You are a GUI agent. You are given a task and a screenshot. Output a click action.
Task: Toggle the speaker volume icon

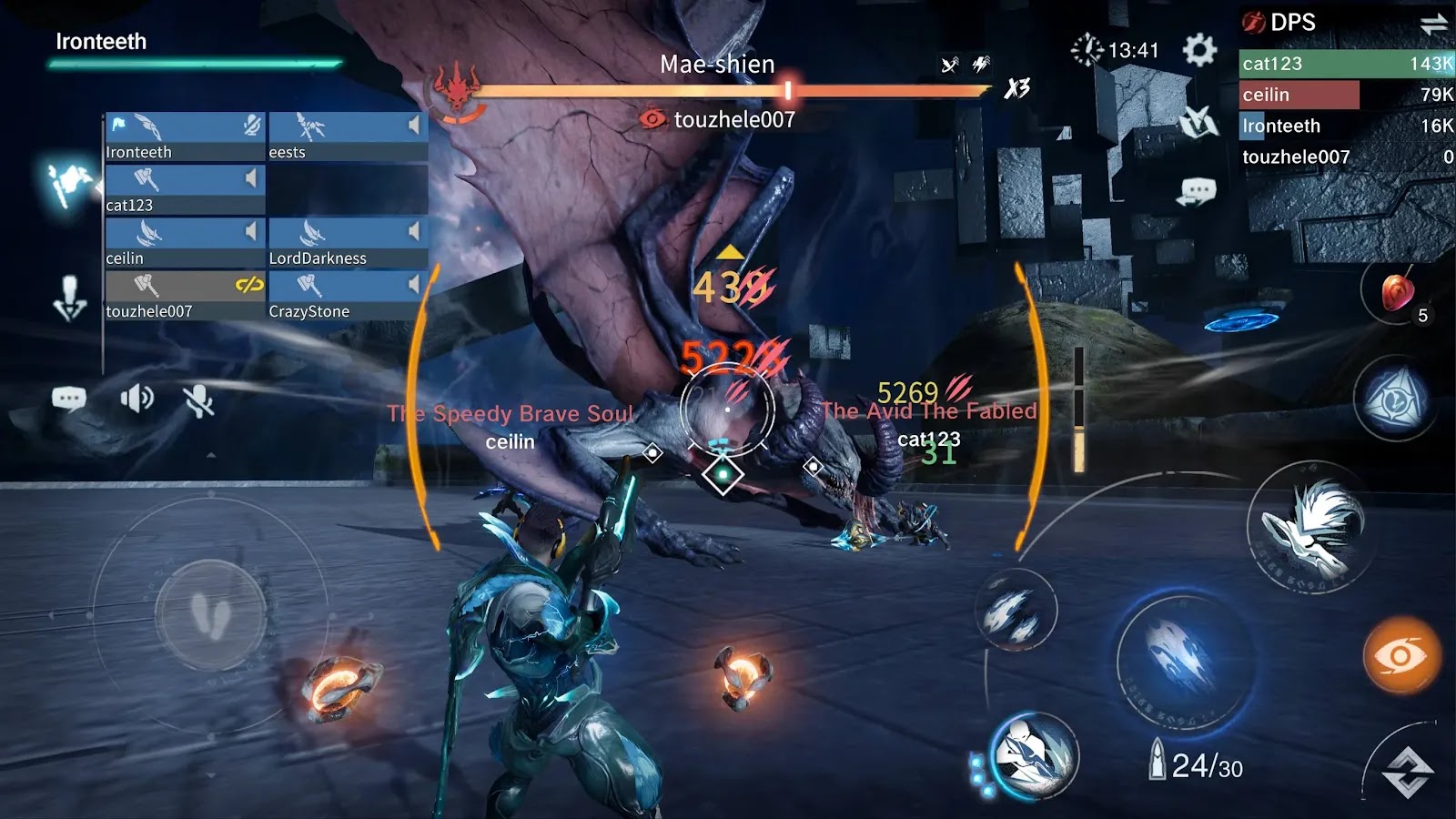[136, 399]
